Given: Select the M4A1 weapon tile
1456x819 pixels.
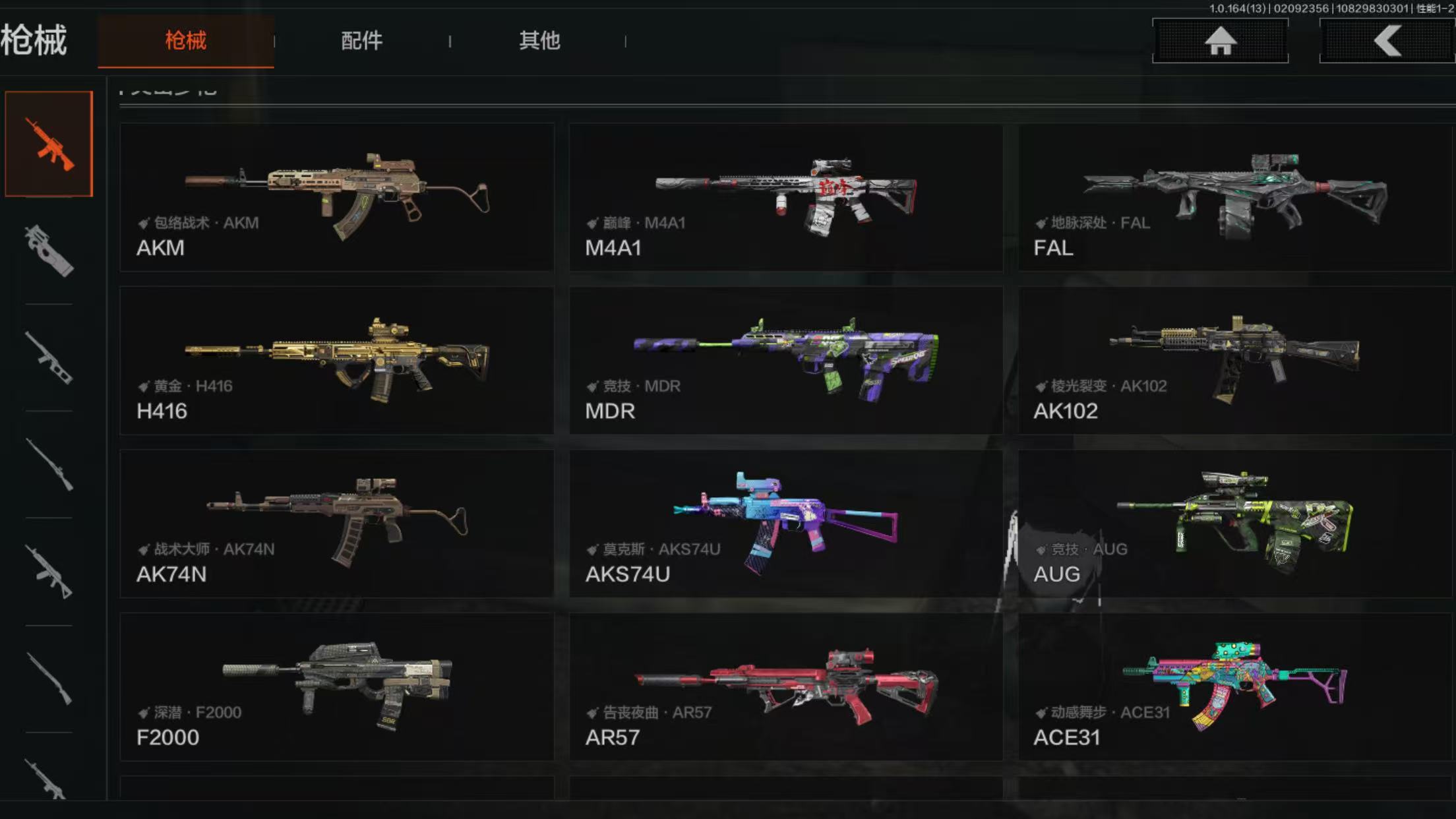Looking at the screenshot, I should pyautogui.click(x=785, y=197).
